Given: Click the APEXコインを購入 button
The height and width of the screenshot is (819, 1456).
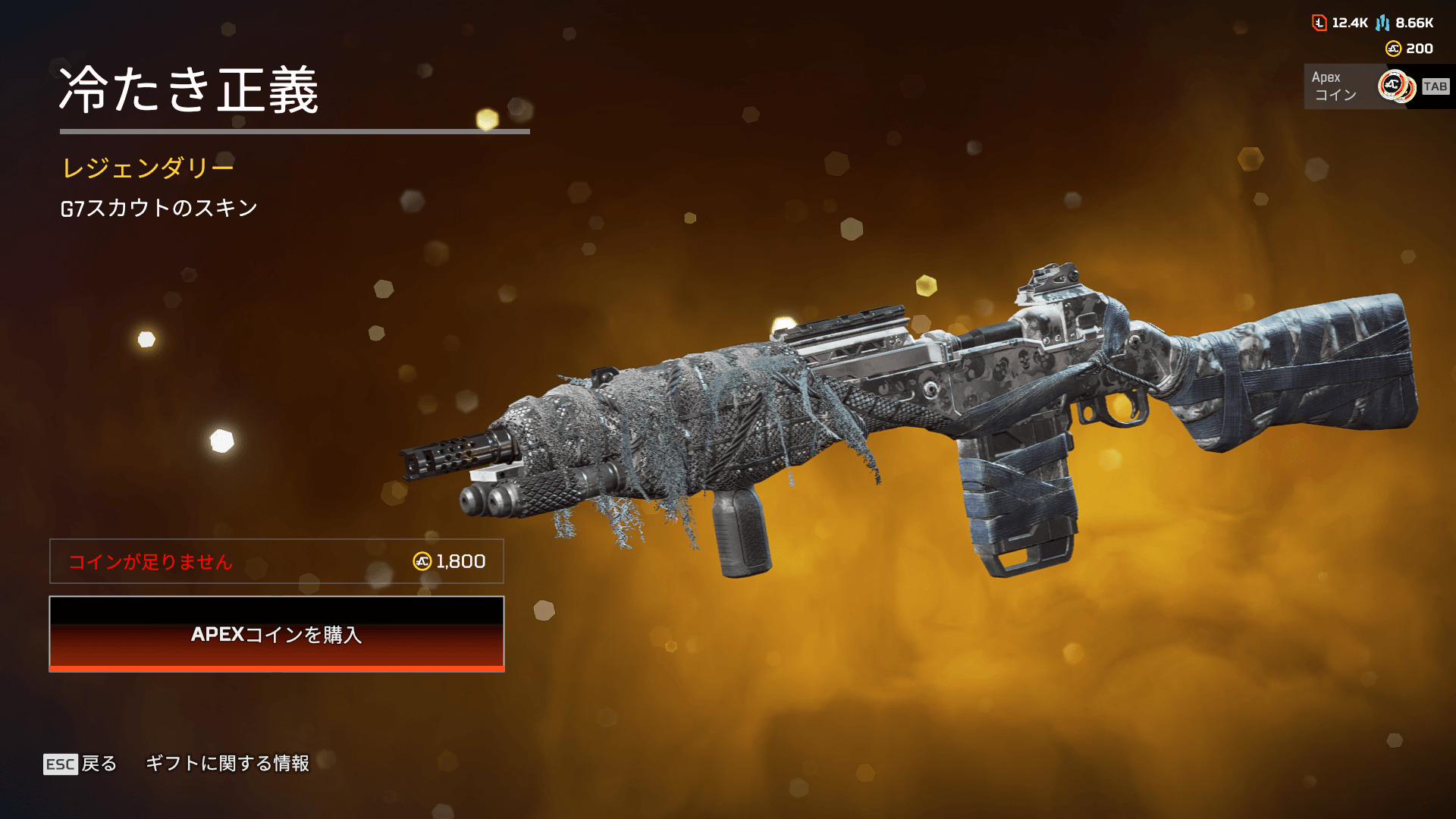Looking at the screenshot, I should coord(277,634).
